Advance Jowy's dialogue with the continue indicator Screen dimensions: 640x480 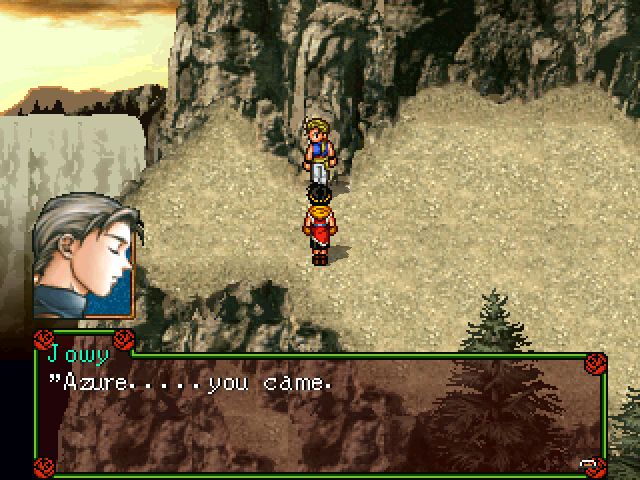pos(589,462)
